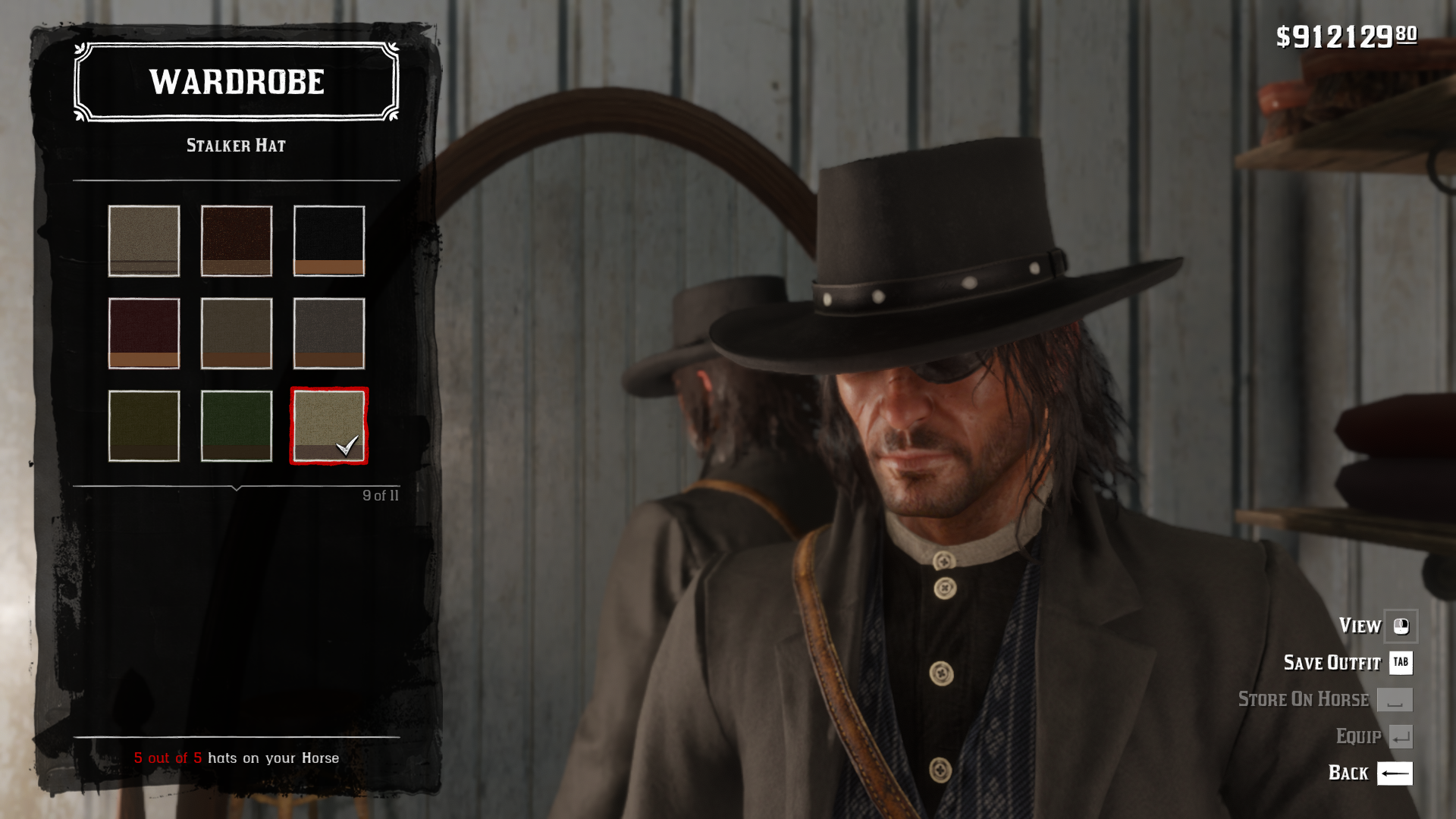This screenshot has height=819, width=1456.
Task: Choose the bright green hat swatch
Action: point(237,426)
